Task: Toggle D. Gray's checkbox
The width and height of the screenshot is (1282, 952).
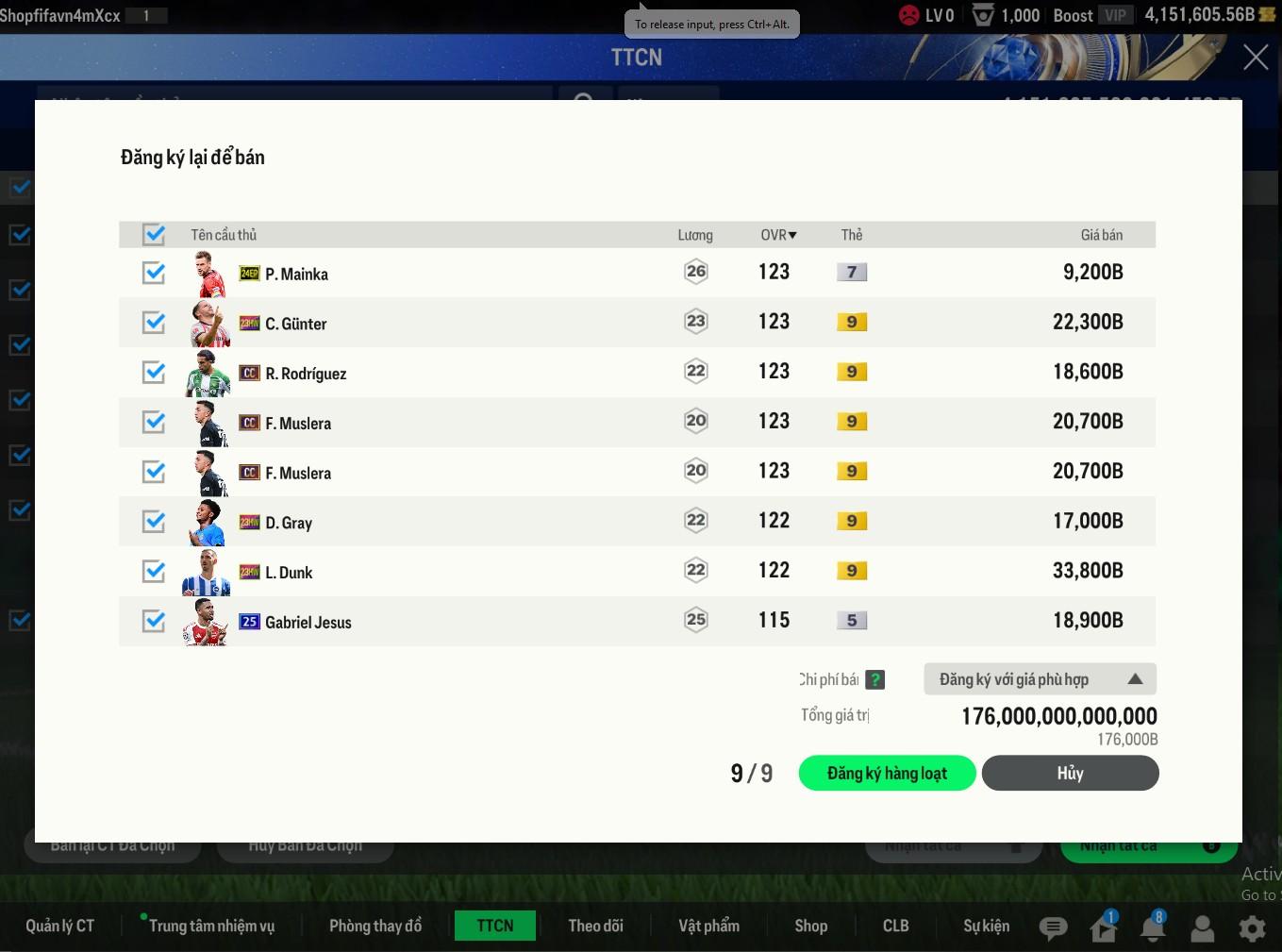Action: [154, 522]
